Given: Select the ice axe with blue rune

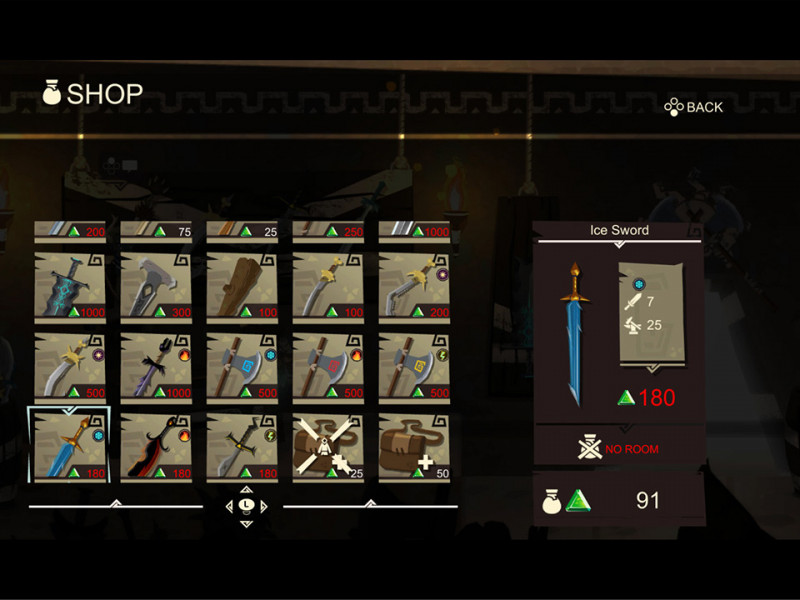Looking at the screenshot, I should point(242,366).
